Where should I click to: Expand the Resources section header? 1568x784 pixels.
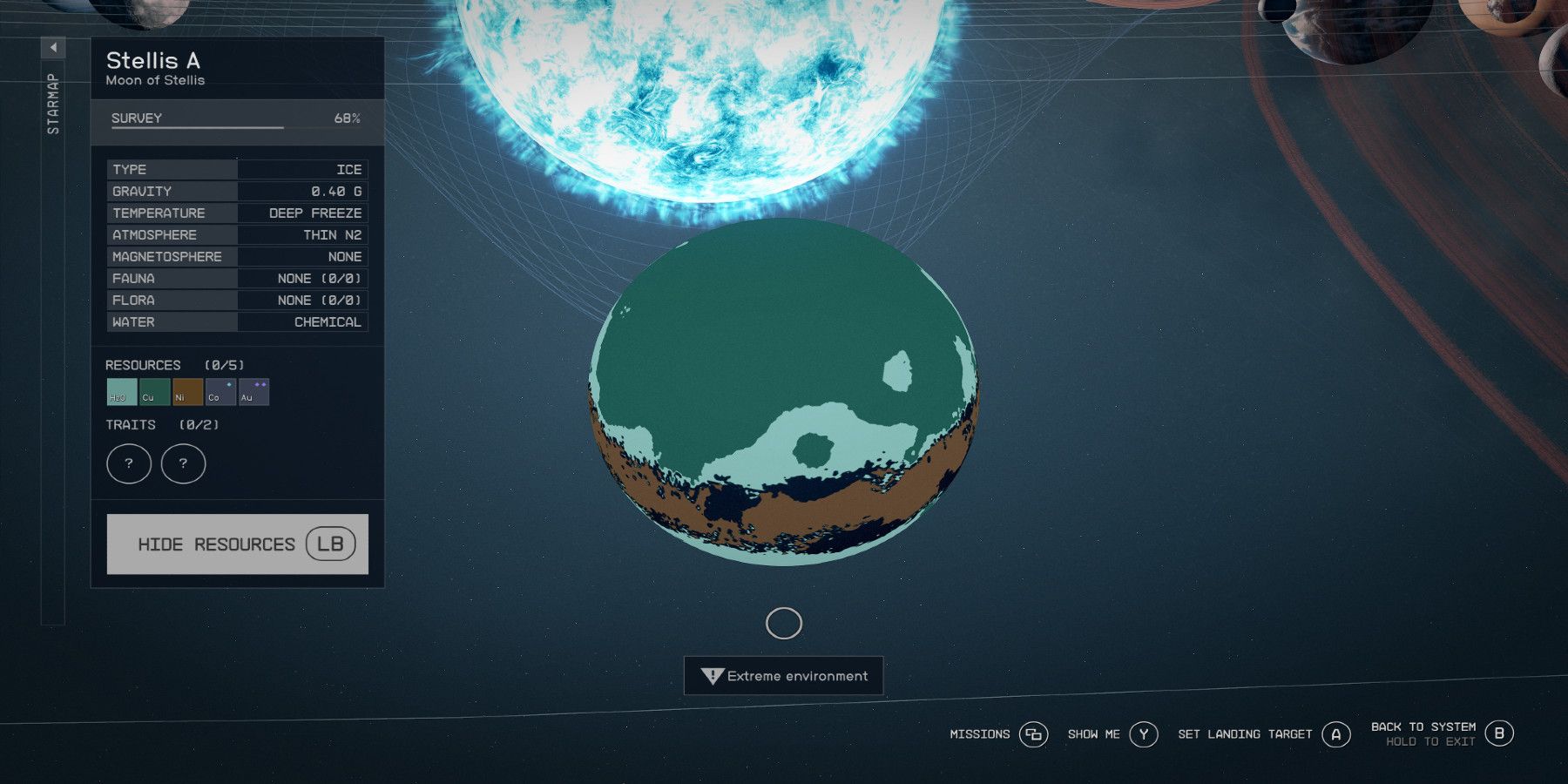[144, 365]
